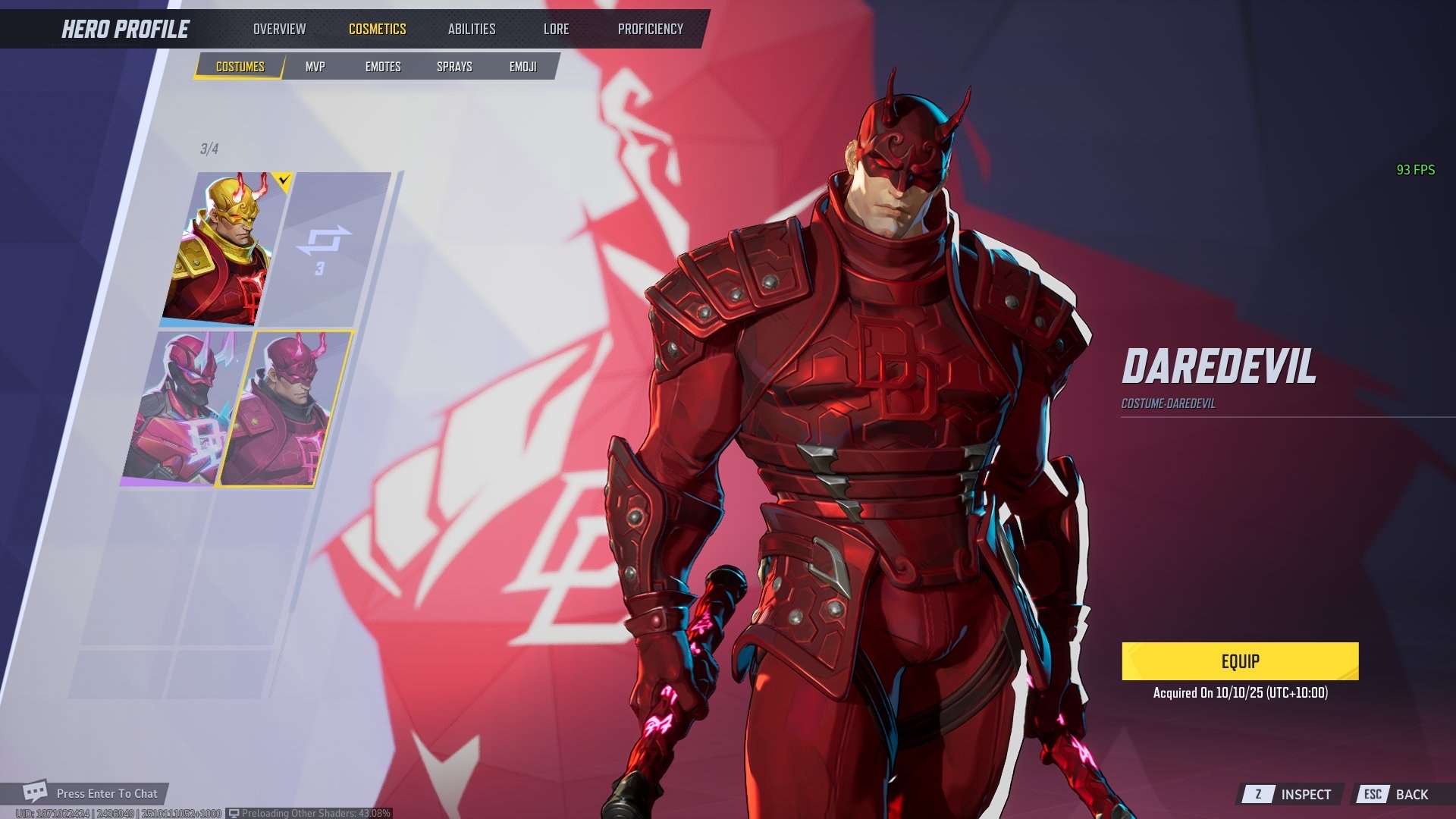Inspect the costume model

[1291, 794]
